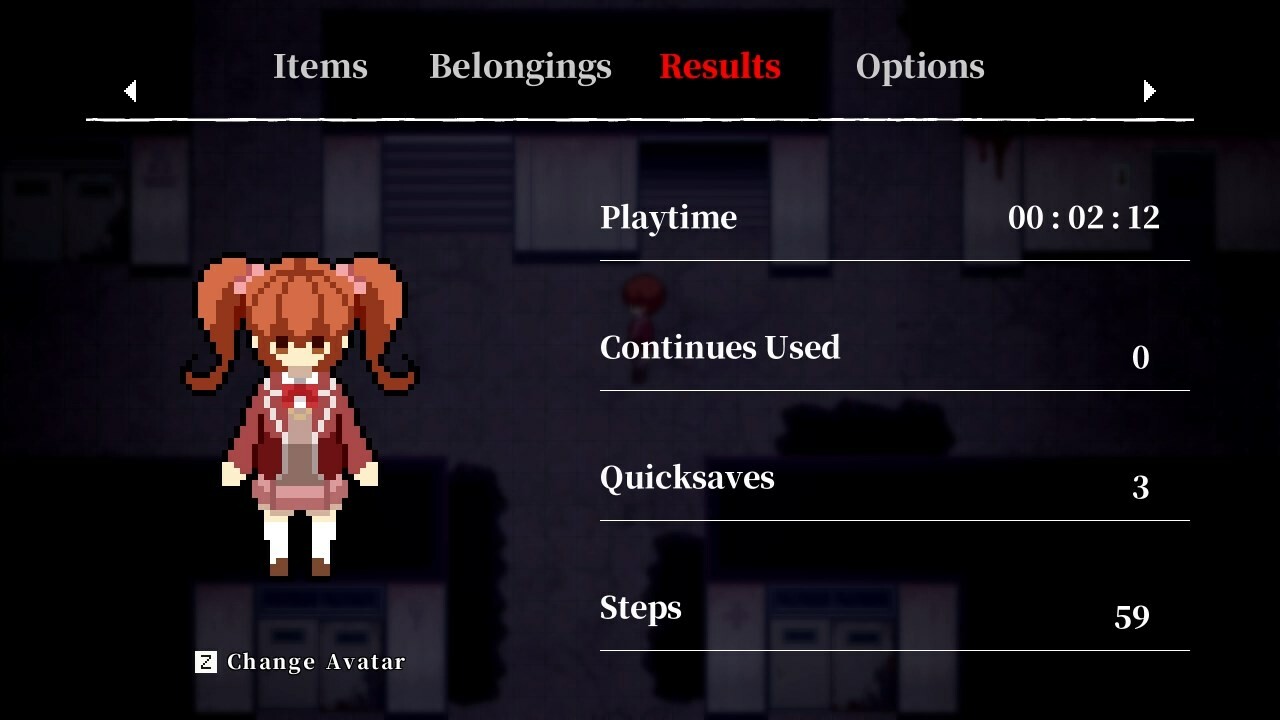
Task: Expand the next menu page with right chevron
Action: coord(1150,91)
